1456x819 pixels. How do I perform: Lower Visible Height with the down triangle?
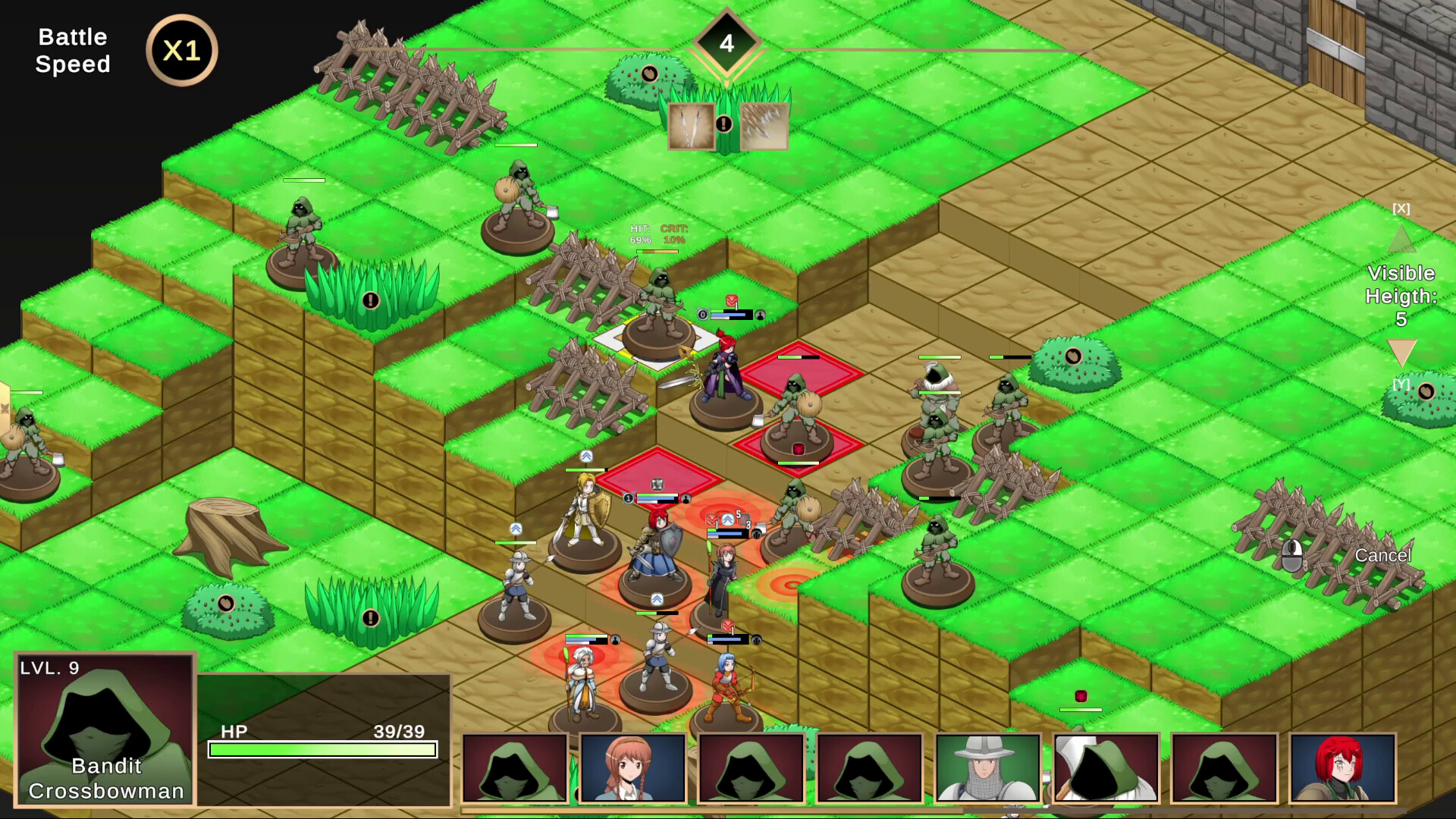click(x=1401, y=350)
